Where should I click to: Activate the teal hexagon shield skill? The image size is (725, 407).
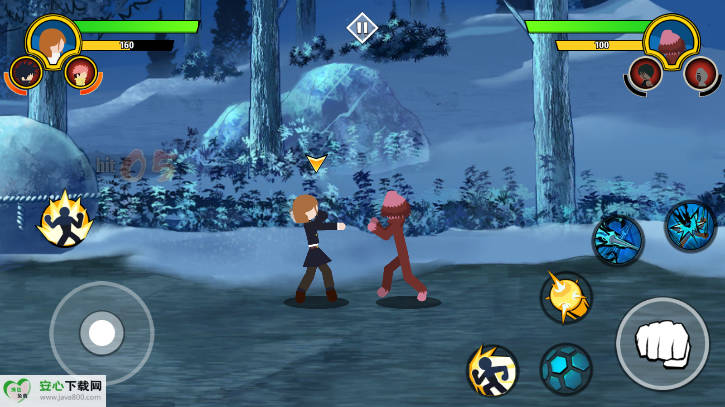point(566,369)
